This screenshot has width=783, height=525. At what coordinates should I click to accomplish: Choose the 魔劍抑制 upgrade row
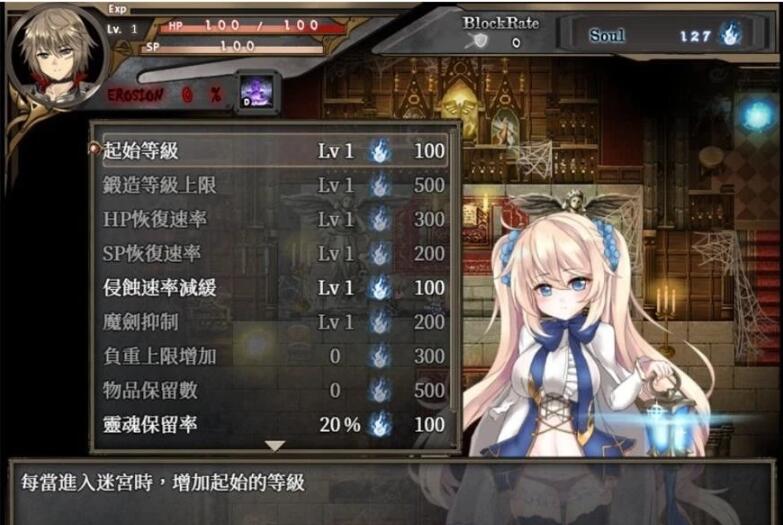pyautogui.click(x=272, y=321)
